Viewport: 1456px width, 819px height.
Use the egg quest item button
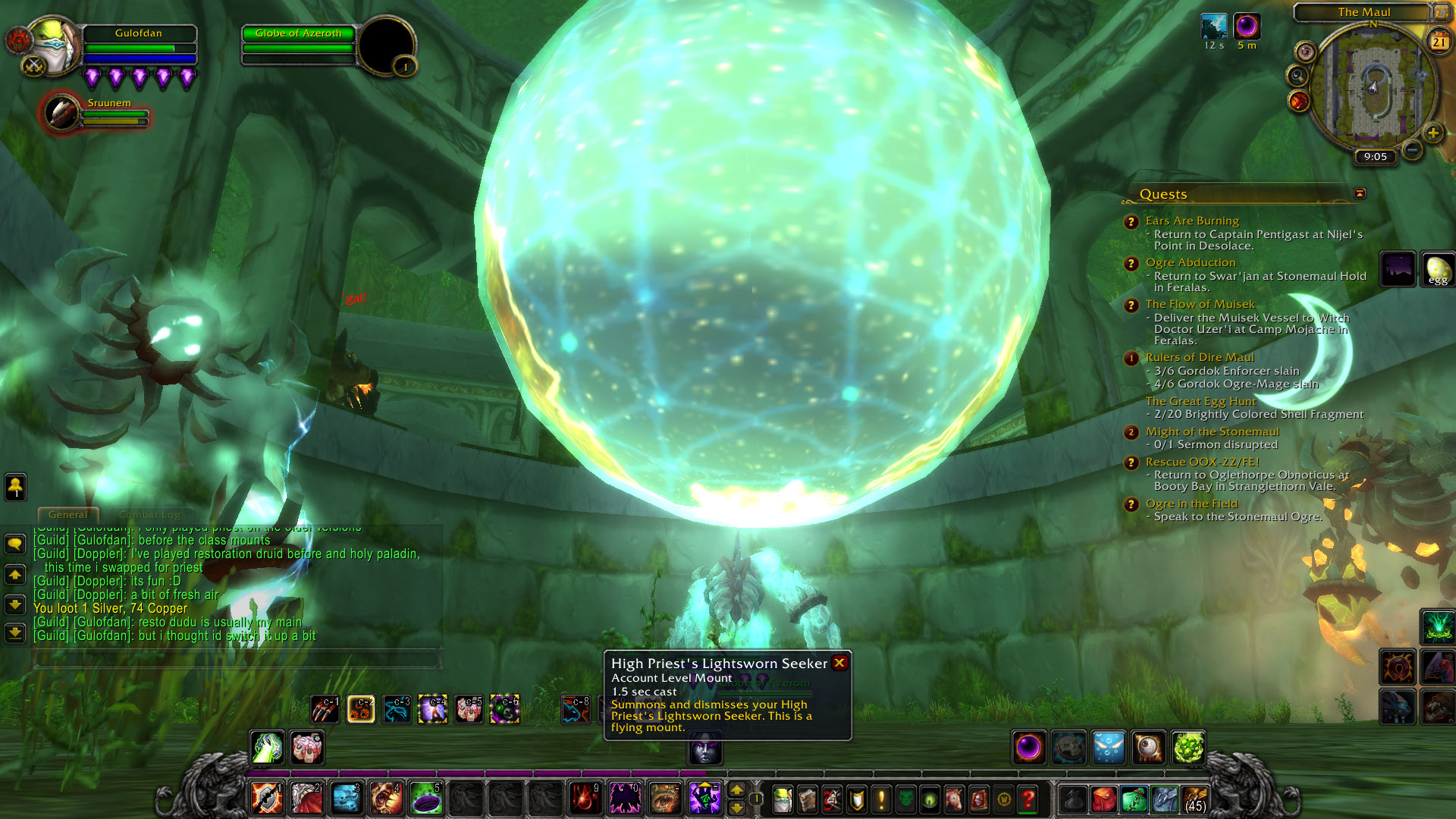point(1437,269)
